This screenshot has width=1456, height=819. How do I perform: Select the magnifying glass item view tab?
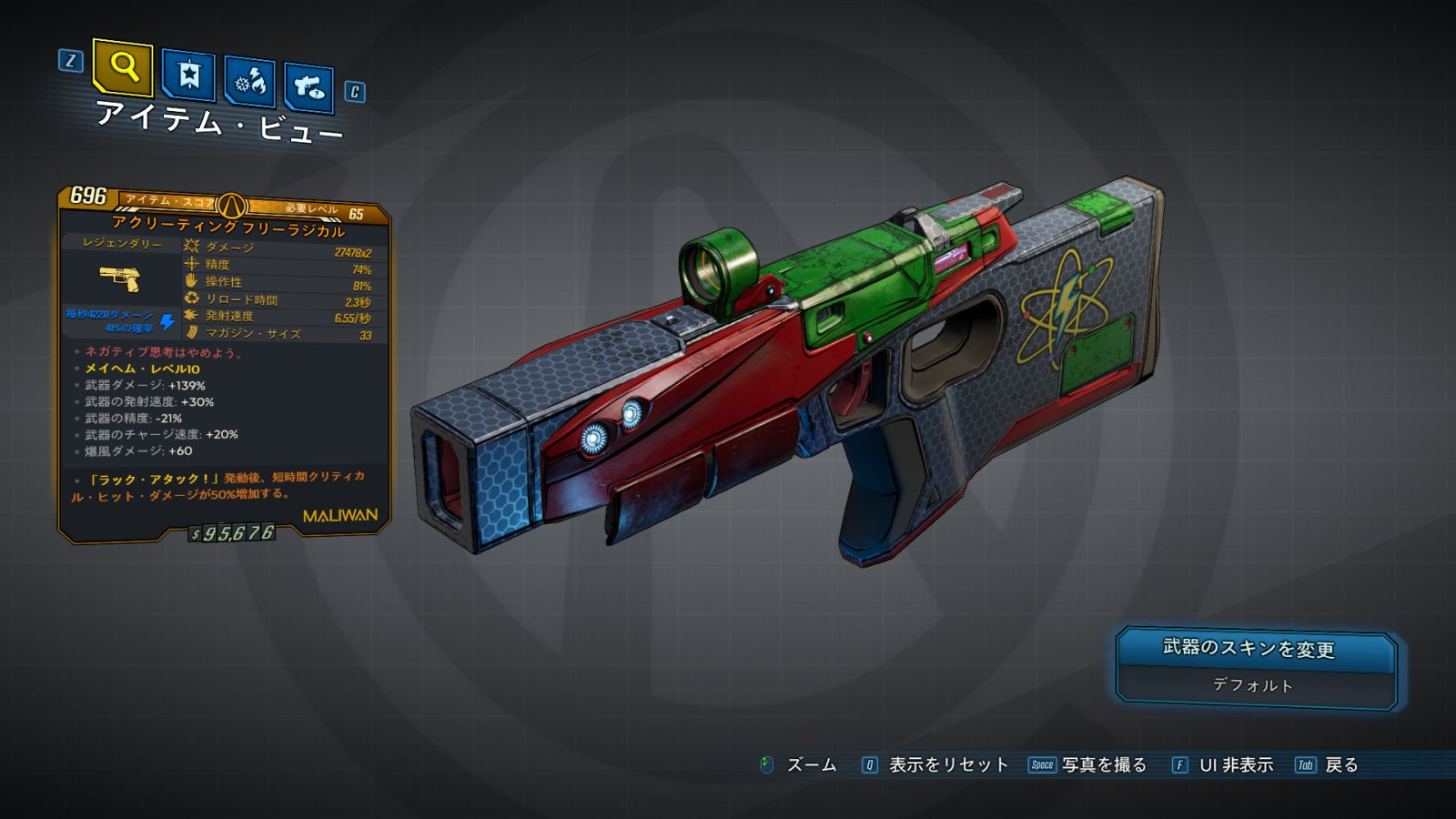[123, 67]
